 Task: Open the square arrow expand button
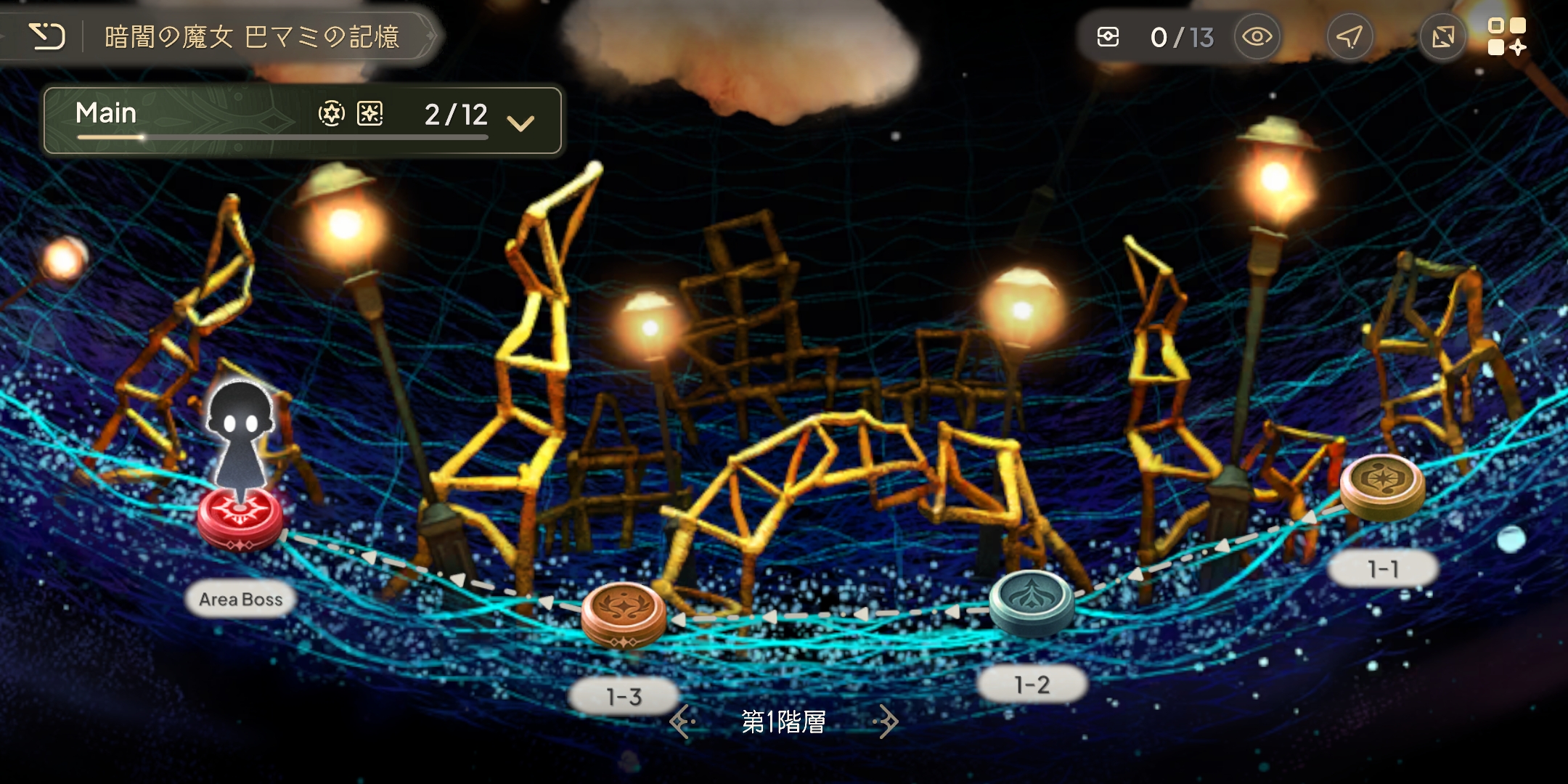tap(1442, 37)
